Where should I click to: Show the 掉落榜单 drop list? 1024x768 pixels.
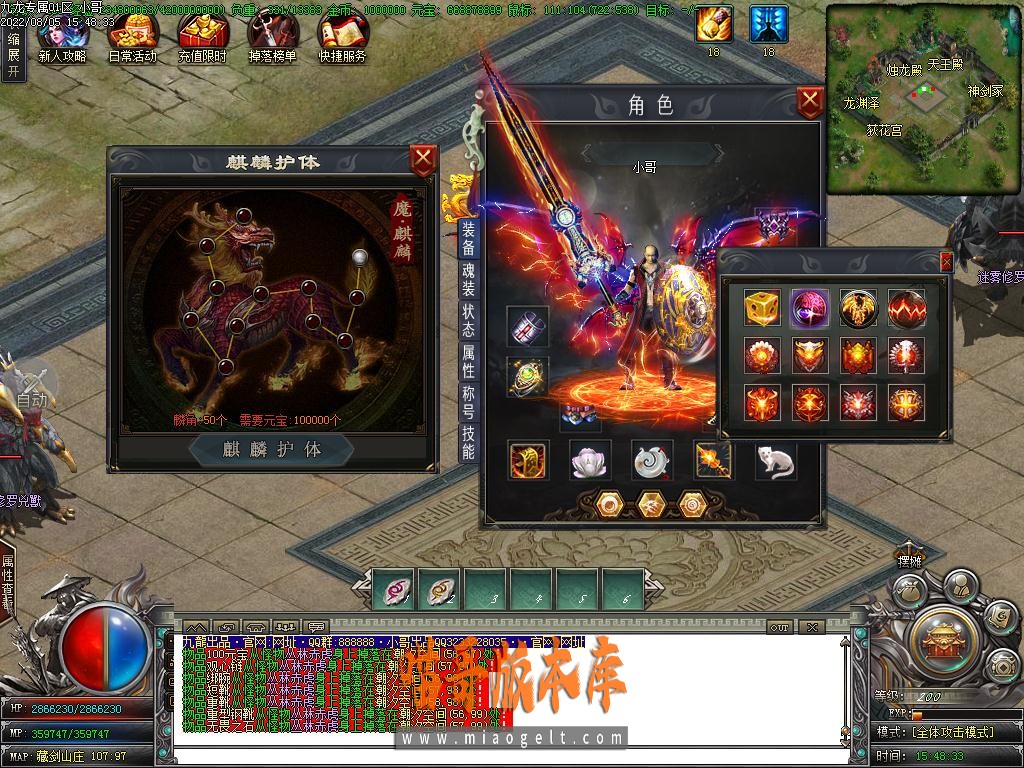[x=272, y=40]
